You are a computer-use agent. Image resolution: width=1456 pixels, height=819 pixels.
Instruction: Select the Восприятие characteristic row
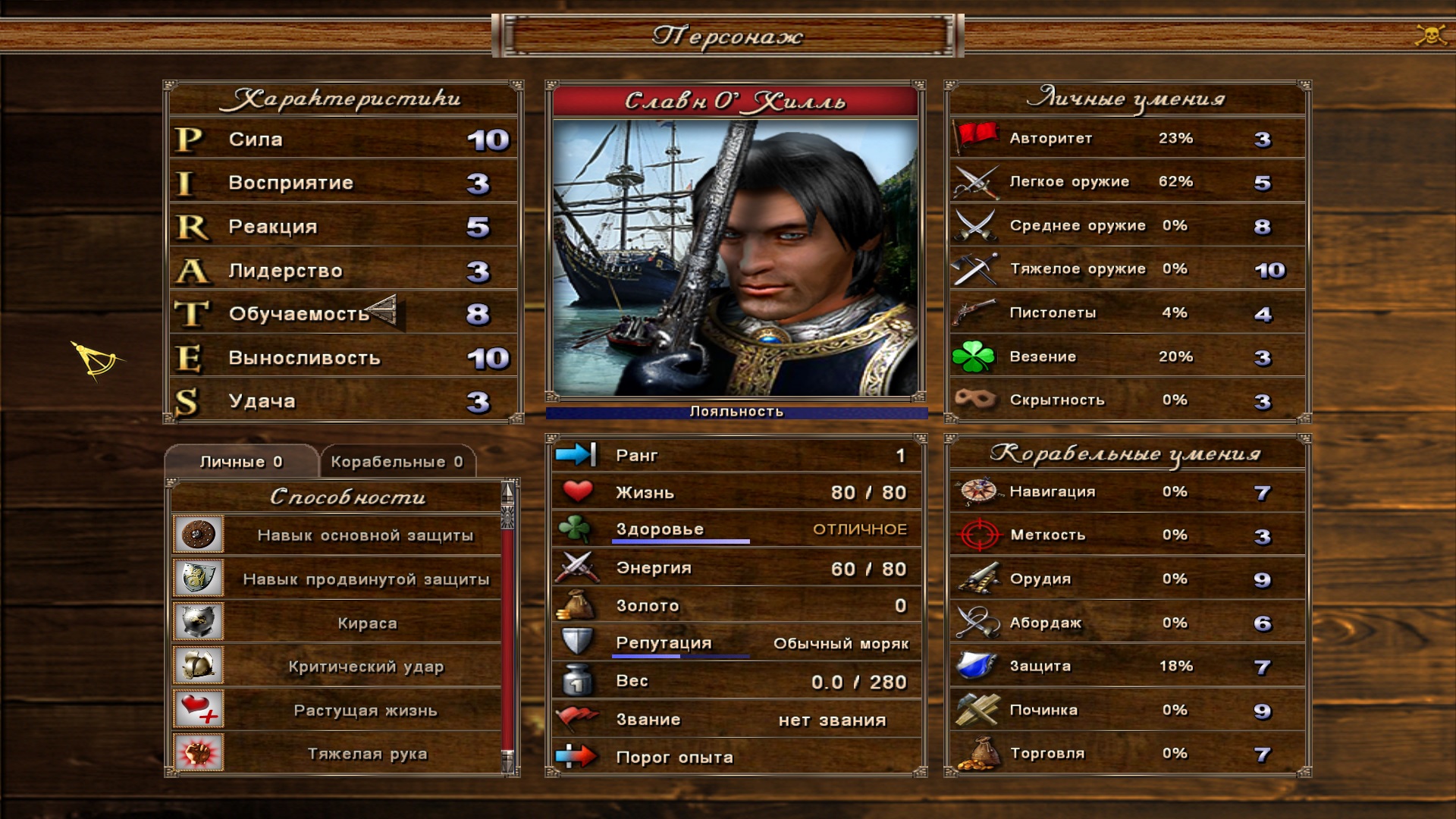coord(343,183)
